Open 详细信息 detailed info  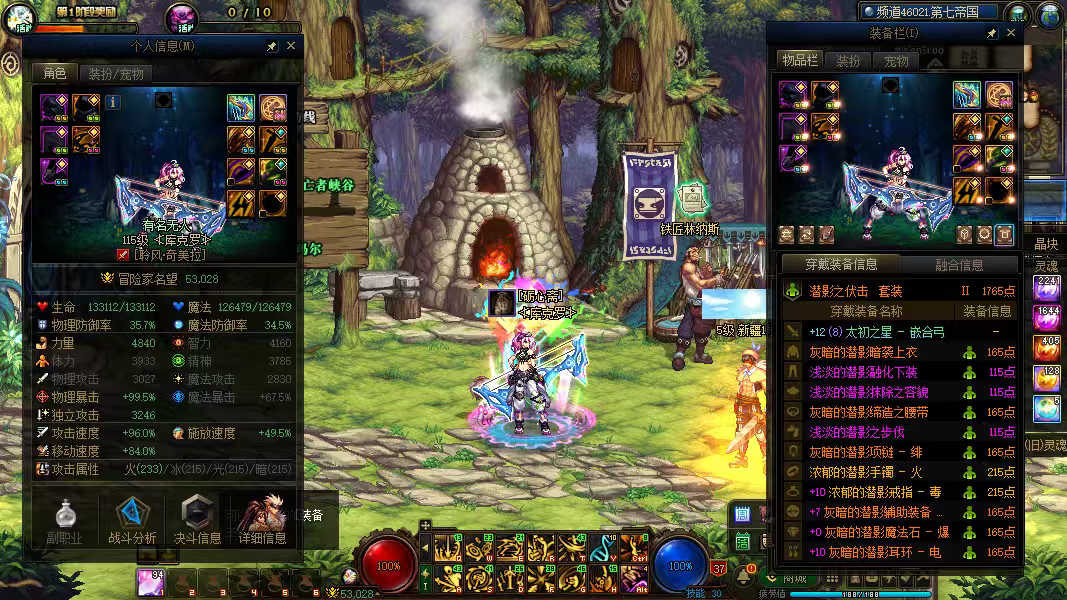tap(262, 519)
